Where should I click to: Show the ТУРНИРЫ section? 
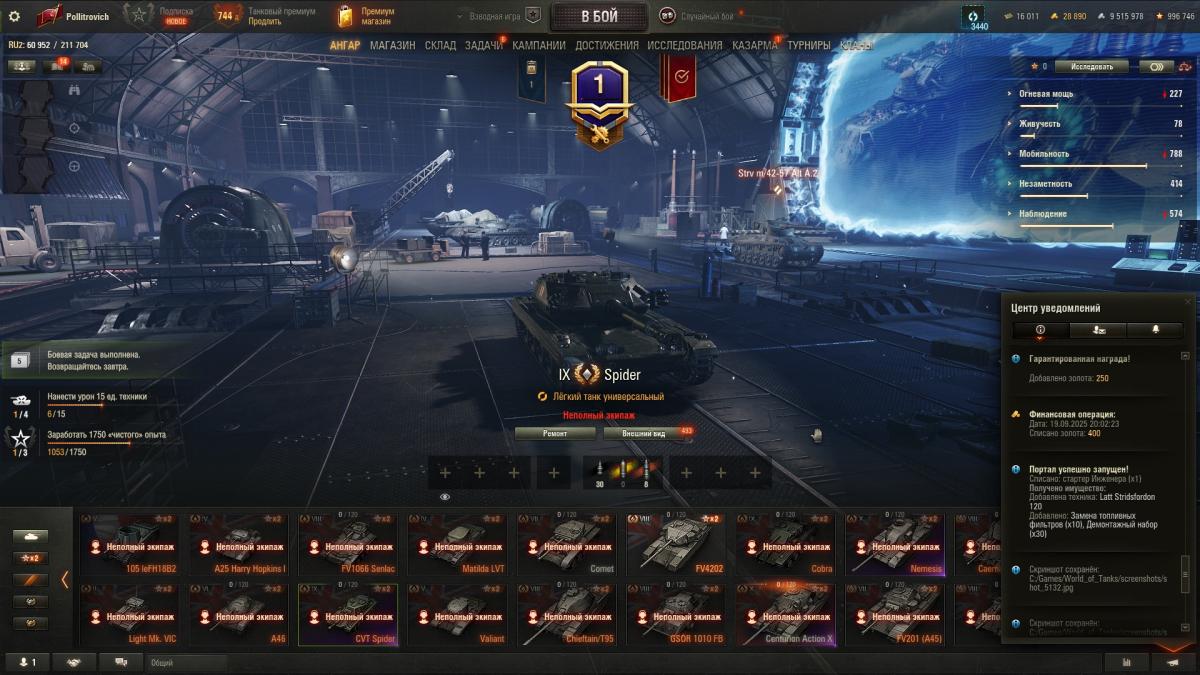coord(808,45)
